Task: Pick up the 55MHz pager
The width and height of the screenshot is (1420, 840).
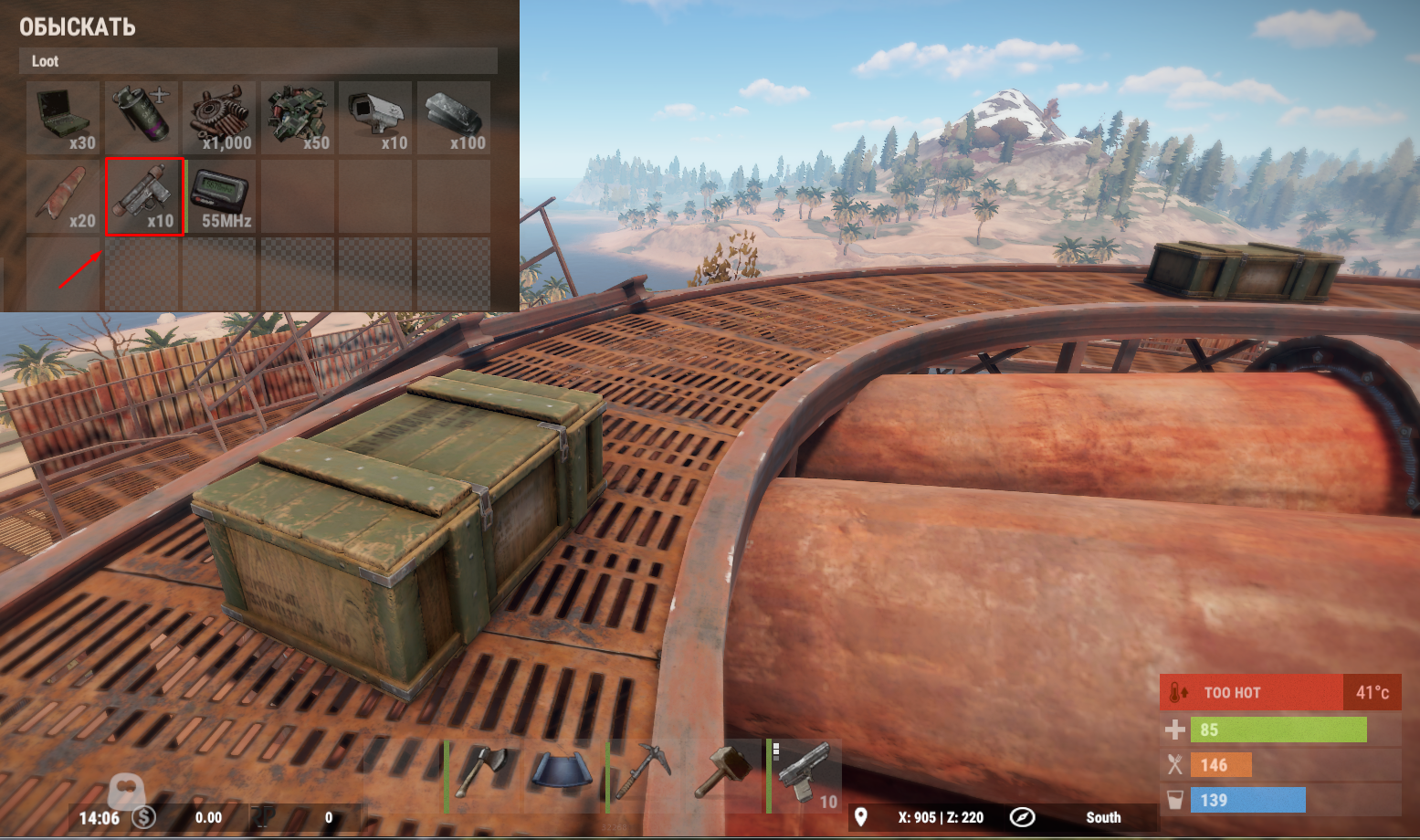Action: click(222, 196)
